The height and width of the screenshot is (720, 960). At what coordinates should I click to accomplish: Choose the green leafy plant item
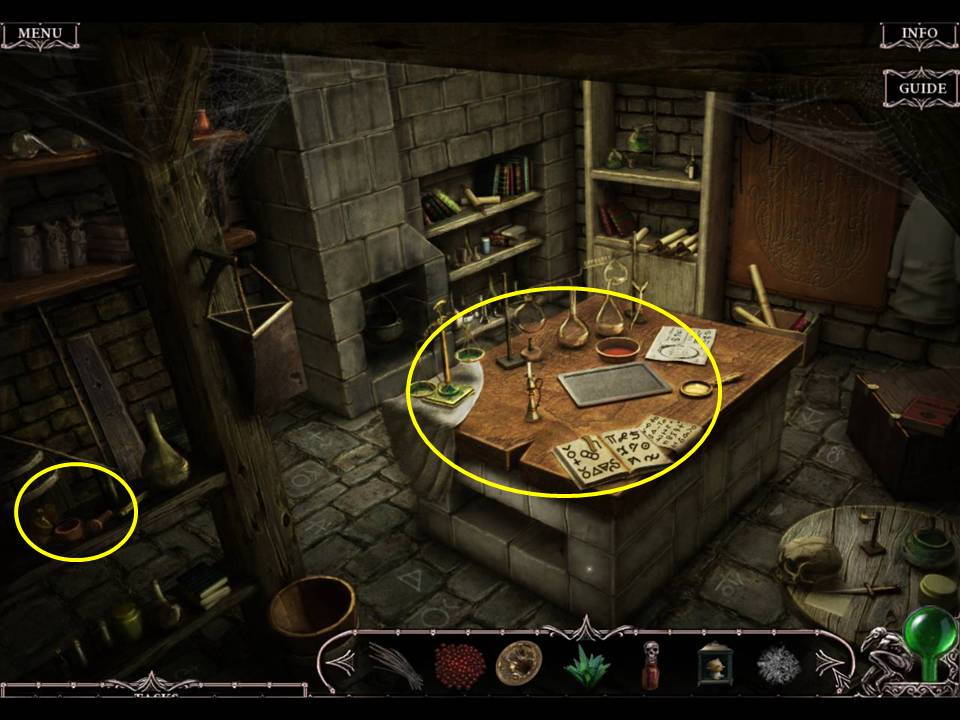pos(586,663)
